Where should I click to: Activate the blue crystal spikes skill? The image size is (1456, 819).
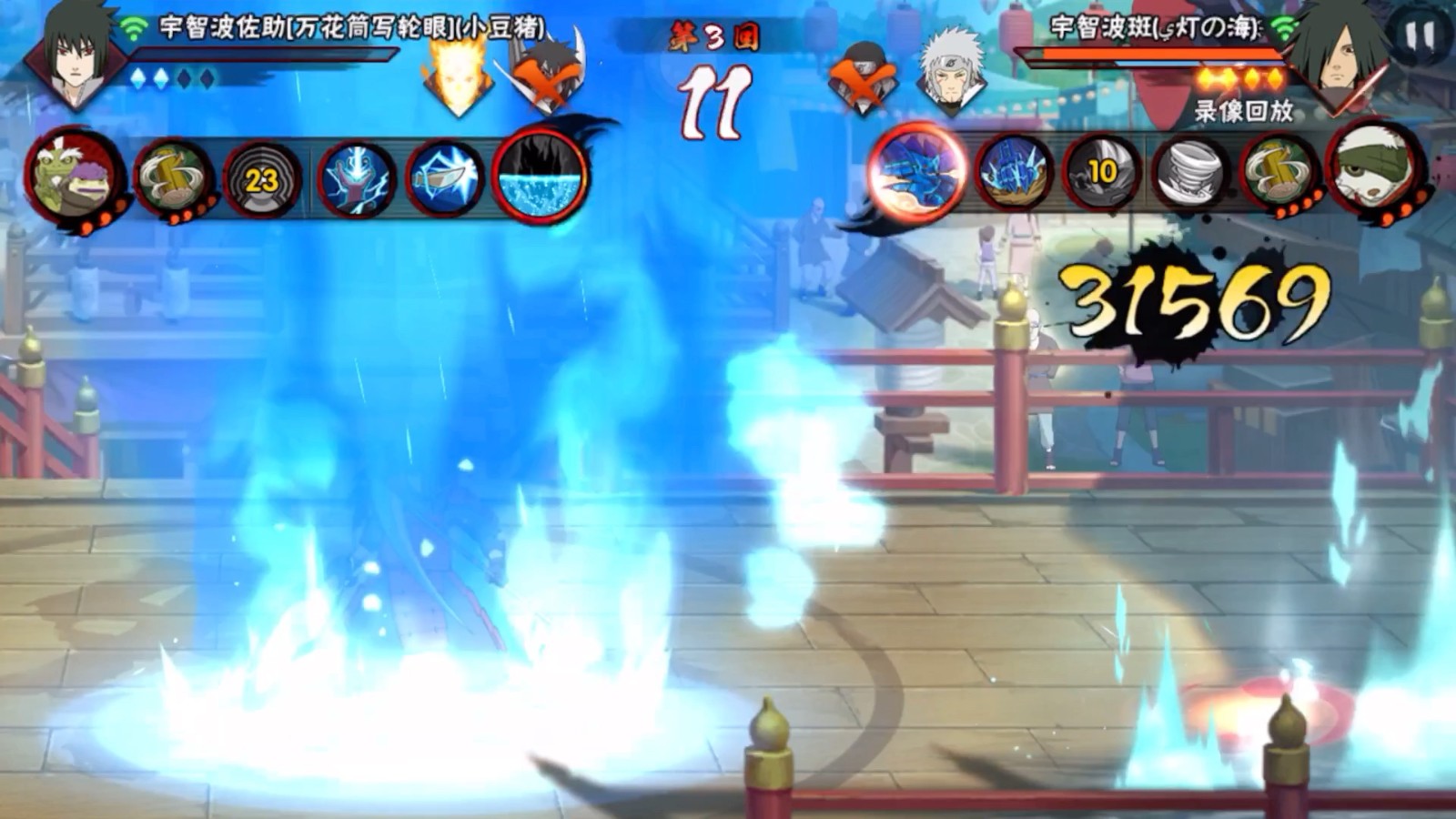(1014, 173)
